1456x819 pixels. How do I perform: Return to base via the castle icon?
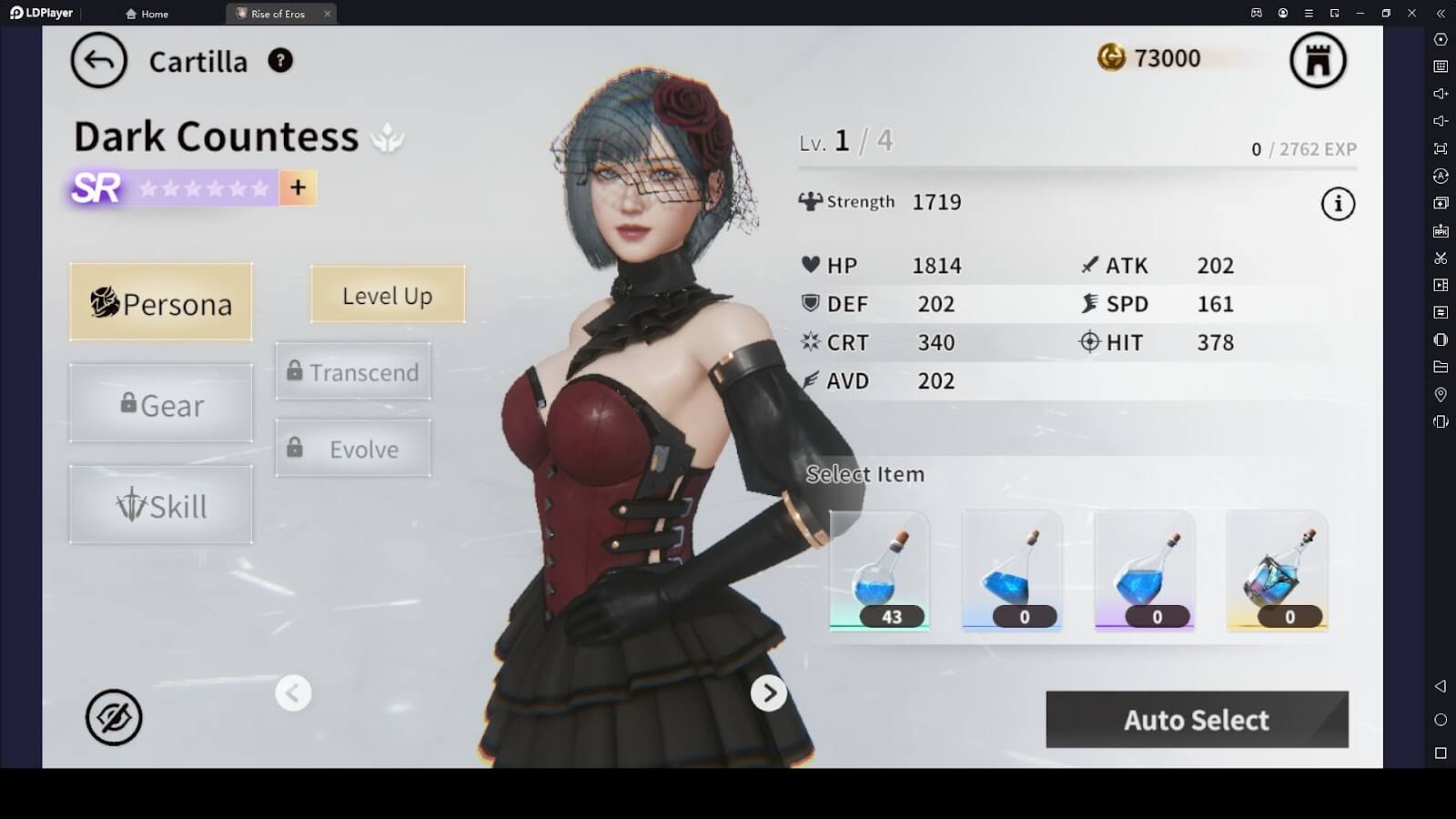coord(1318,61)
